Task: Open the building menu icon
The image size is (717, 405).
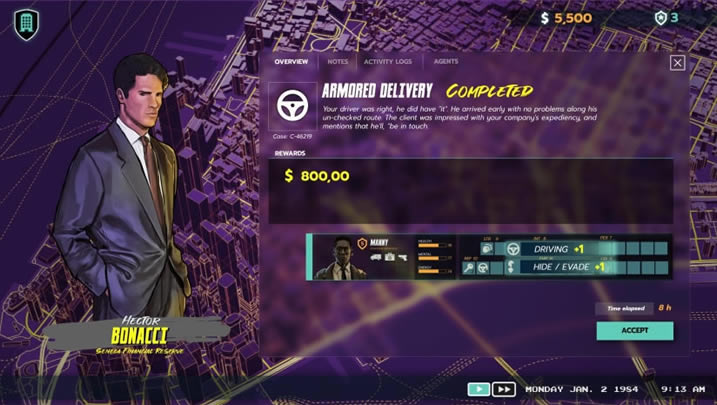Action: [x=26, y=24]
